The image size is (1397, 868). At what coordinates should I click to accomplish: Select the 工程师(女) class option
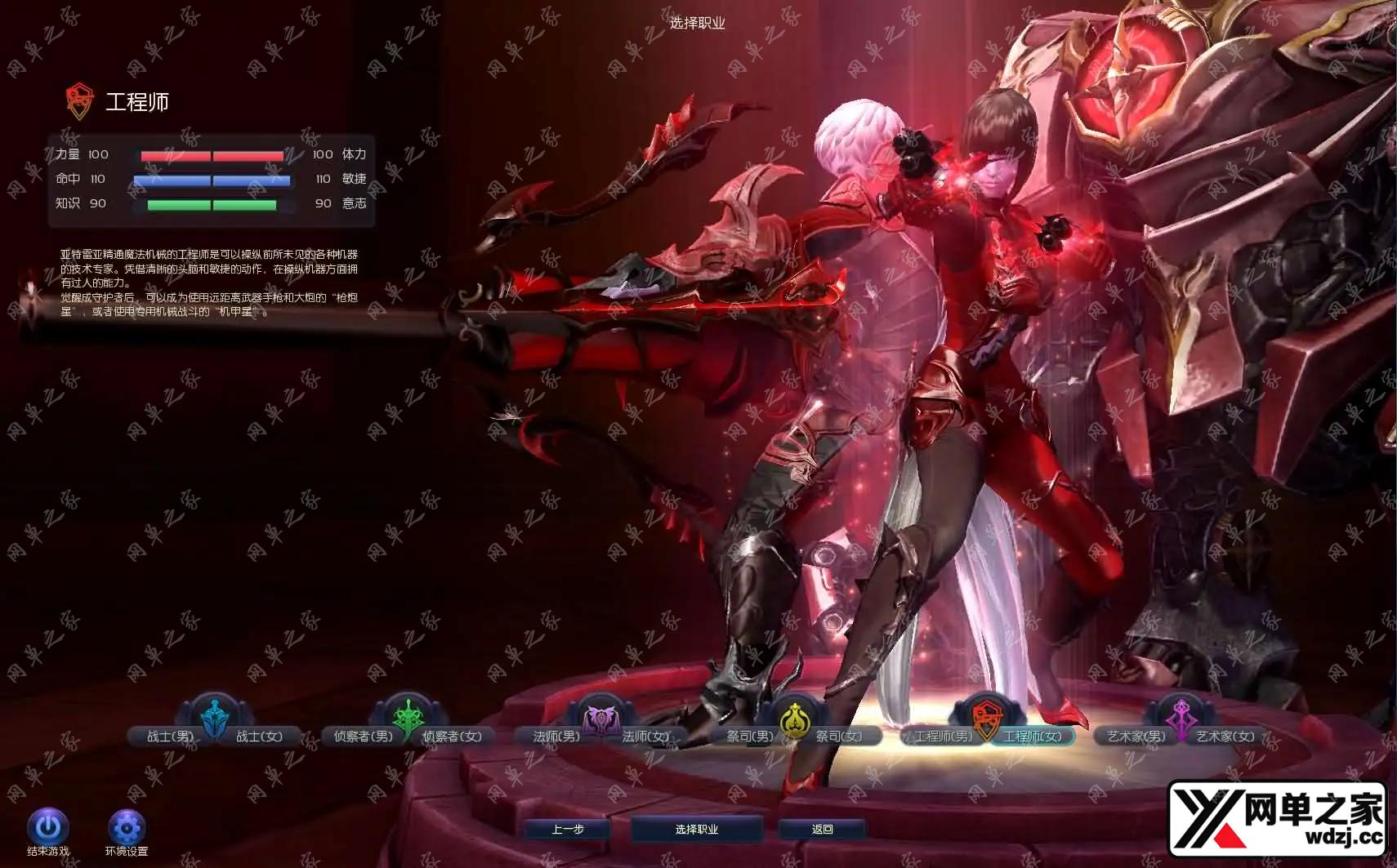[1033, 737]
